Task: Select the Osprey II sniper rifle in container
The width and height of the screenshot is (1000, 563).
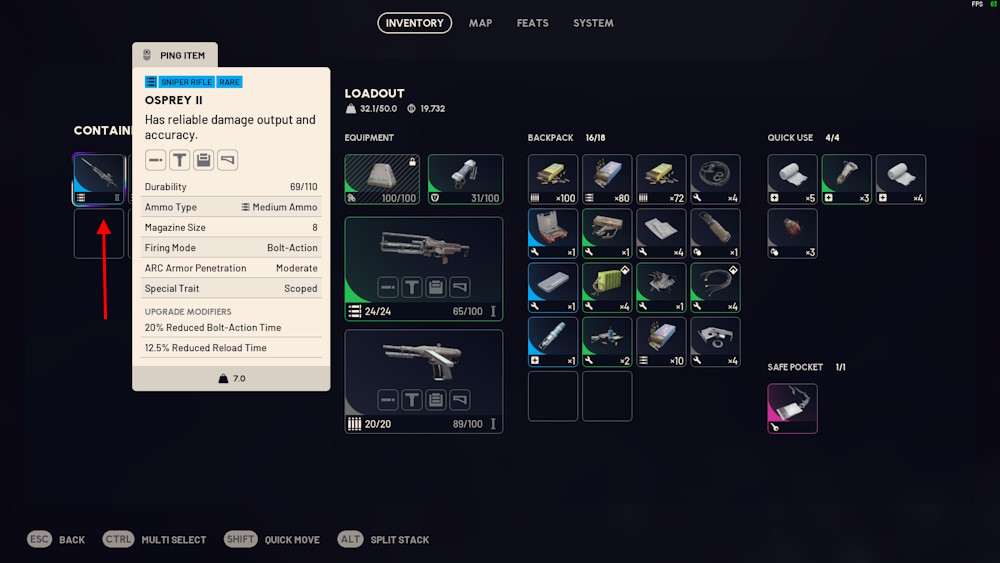Action: point(99,180)
